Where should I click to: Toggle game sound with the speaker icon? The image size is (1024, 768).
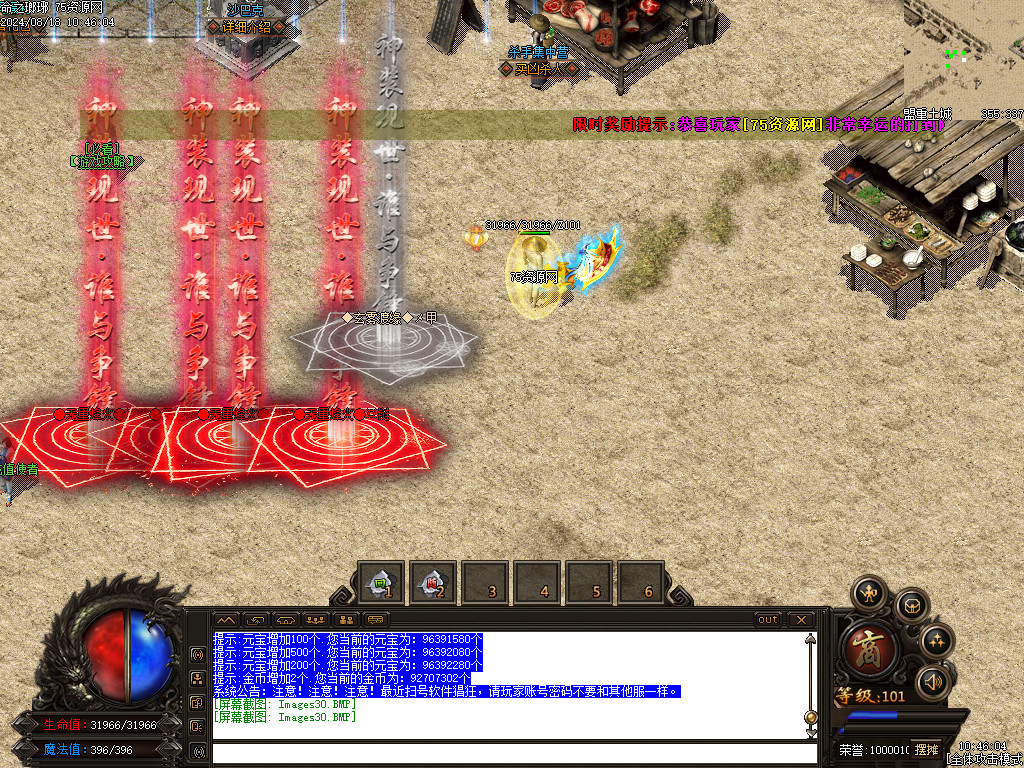click(934, 682)
